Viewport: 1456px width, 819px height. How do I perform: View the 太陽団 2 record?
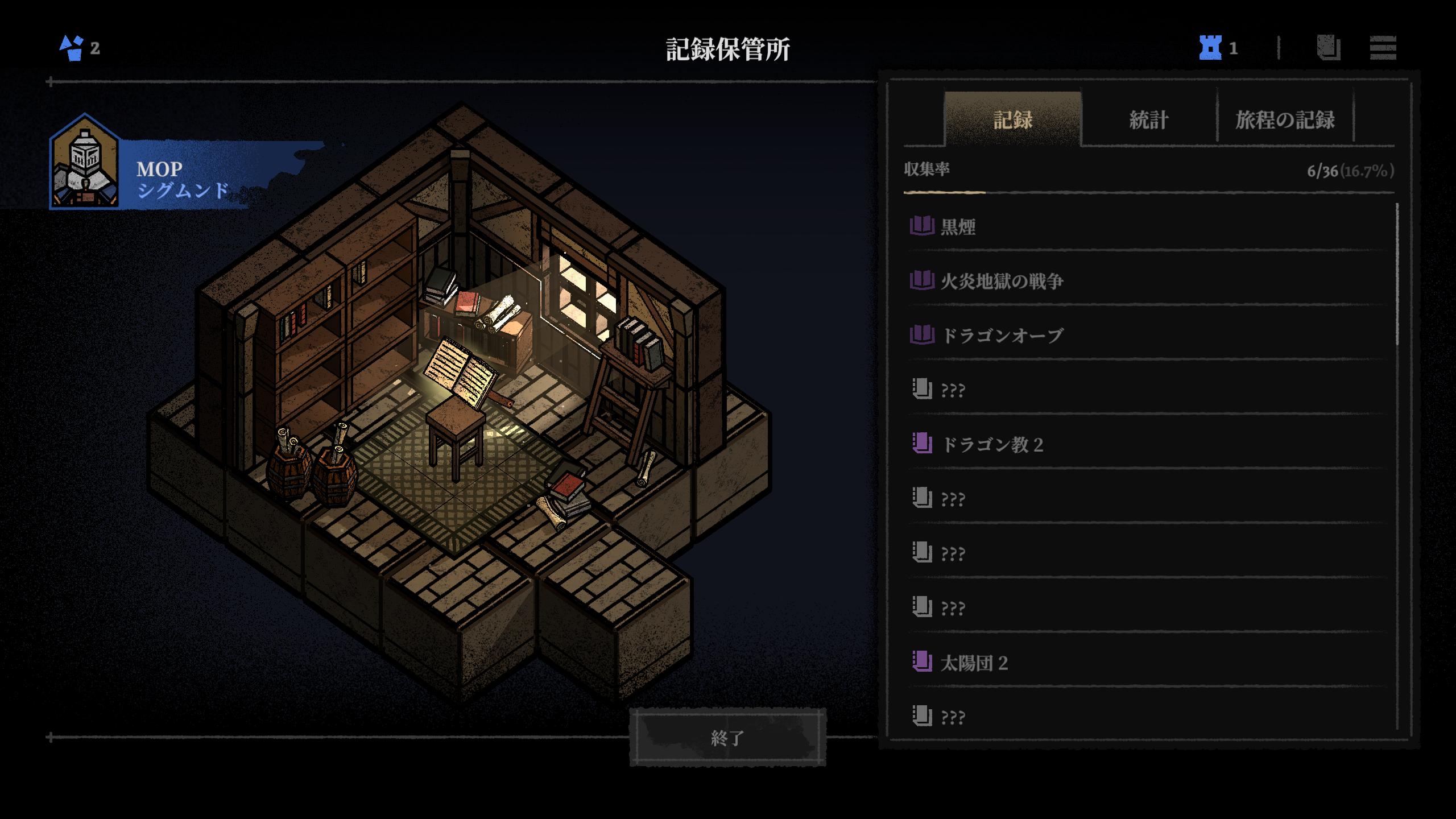[974, 663]
